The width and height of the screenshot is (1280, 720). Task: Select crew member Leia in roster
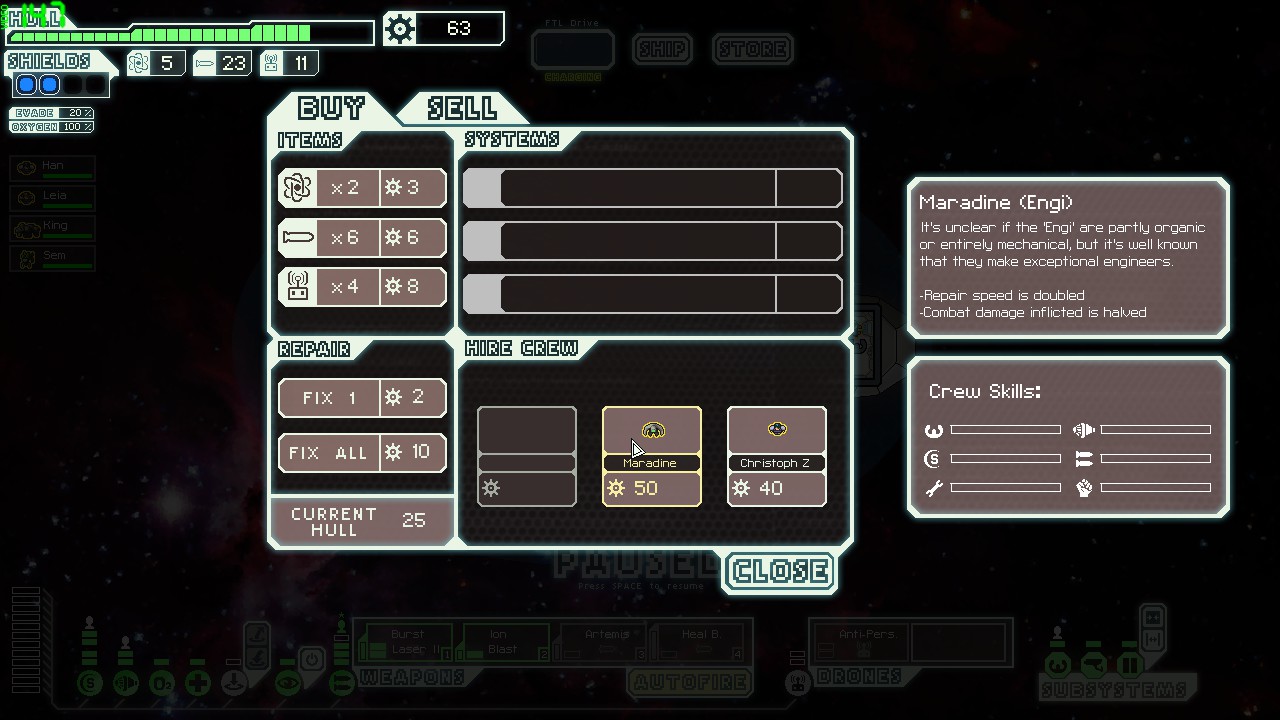53,198
